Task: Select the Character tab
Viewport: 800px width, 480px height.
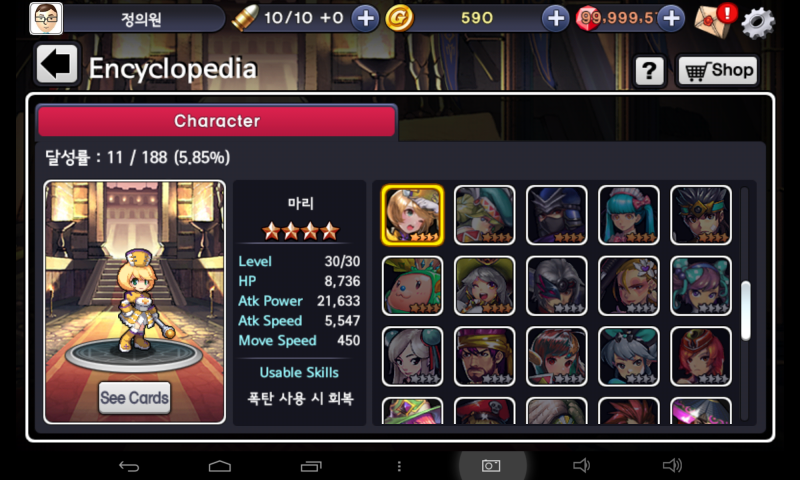Action: (217, 121)
